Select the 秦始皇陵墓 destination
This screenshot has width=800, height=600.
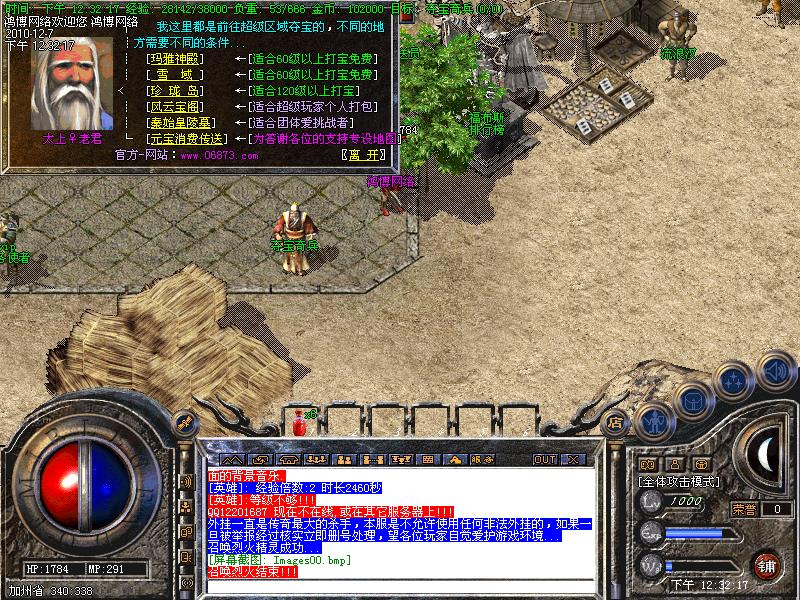pyautogui.click(x=180, y=123)
